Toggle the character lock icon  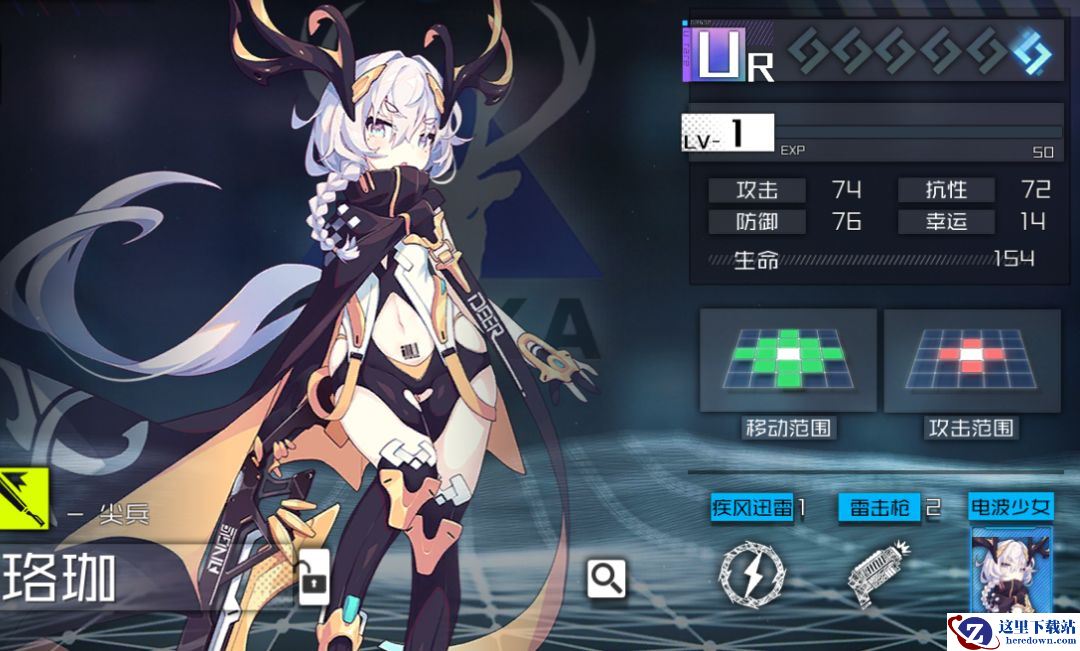point(314,580)
